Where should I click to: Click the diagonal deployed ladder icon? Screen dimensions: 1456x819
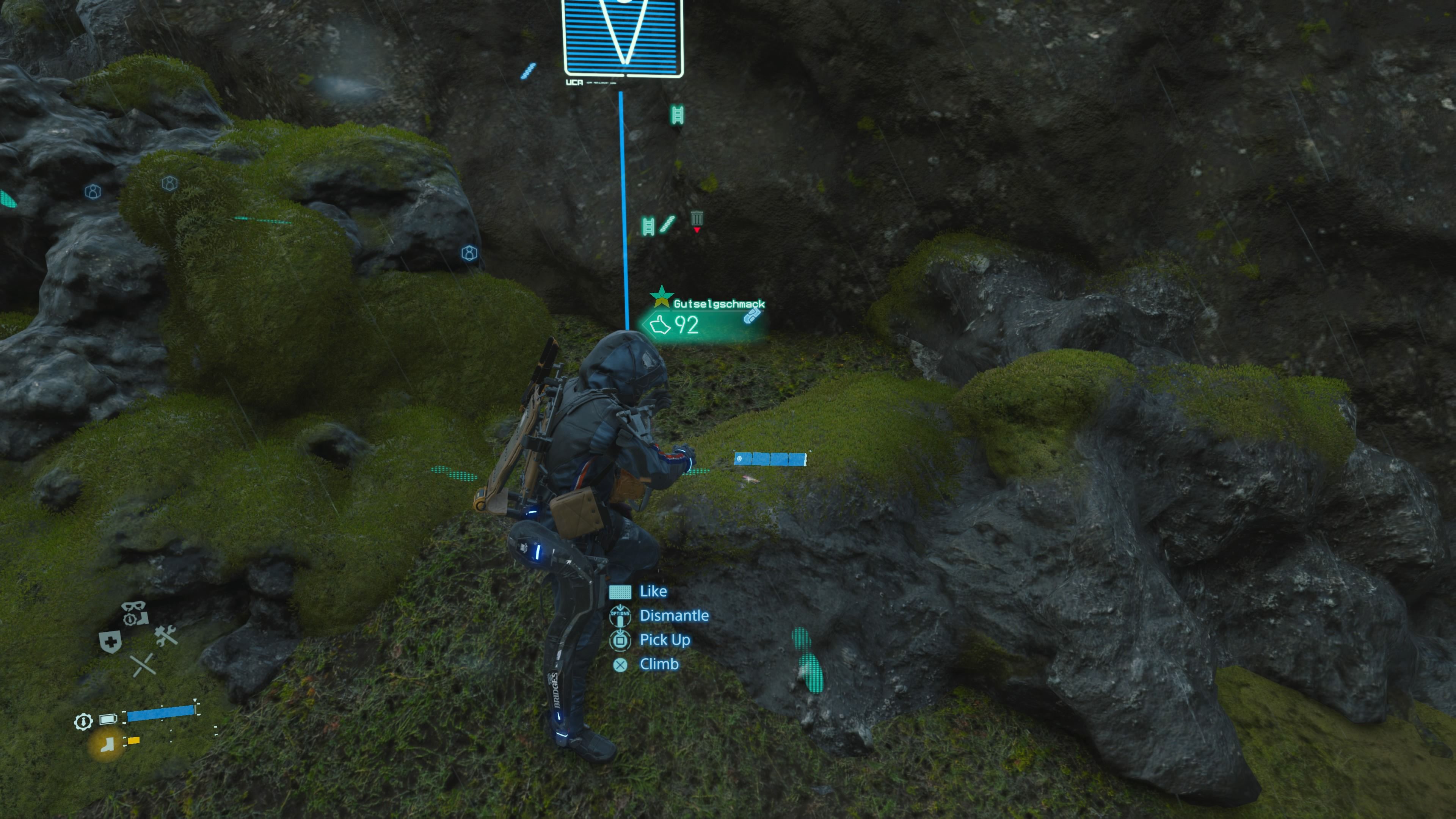(x=667, y=223)
